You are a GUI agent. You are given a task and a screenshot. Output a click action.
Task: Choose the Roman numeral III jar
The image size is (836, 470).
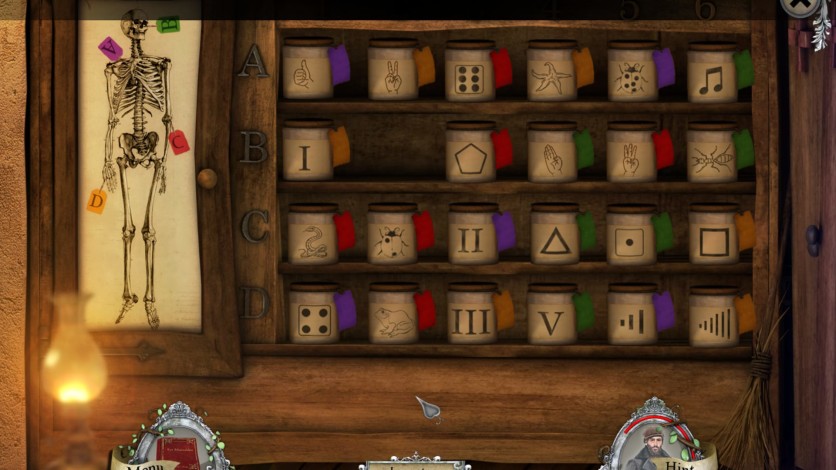point(470,318)
